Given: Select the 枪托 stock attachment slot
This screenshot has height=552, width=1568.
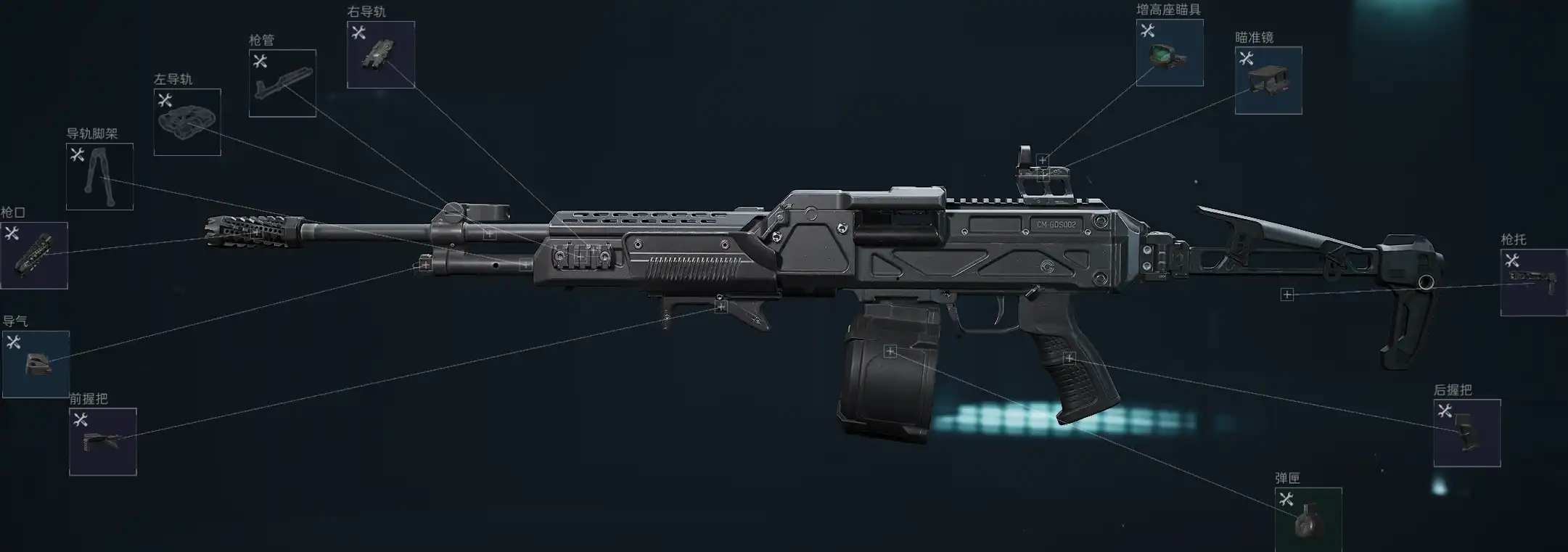Looking at the screenshot, I should 1533,283.
